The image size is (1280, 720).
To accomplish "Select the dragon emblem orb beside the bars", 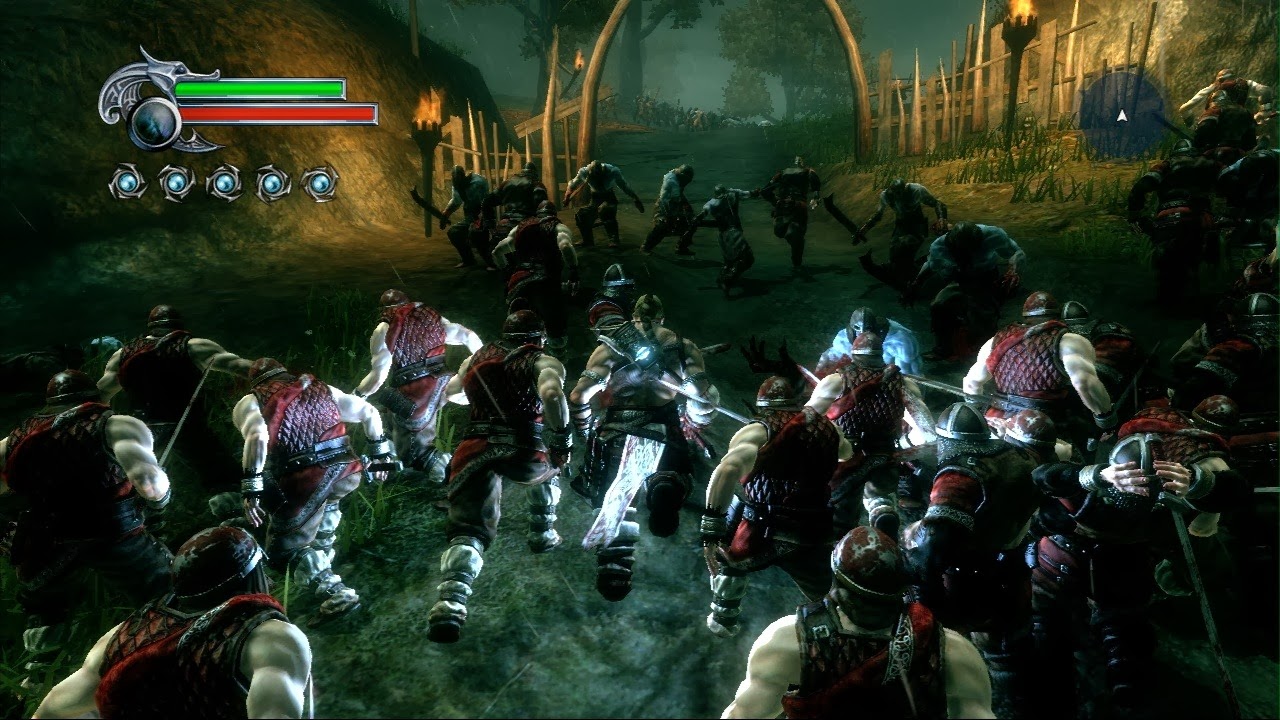I will click(155, 120).
